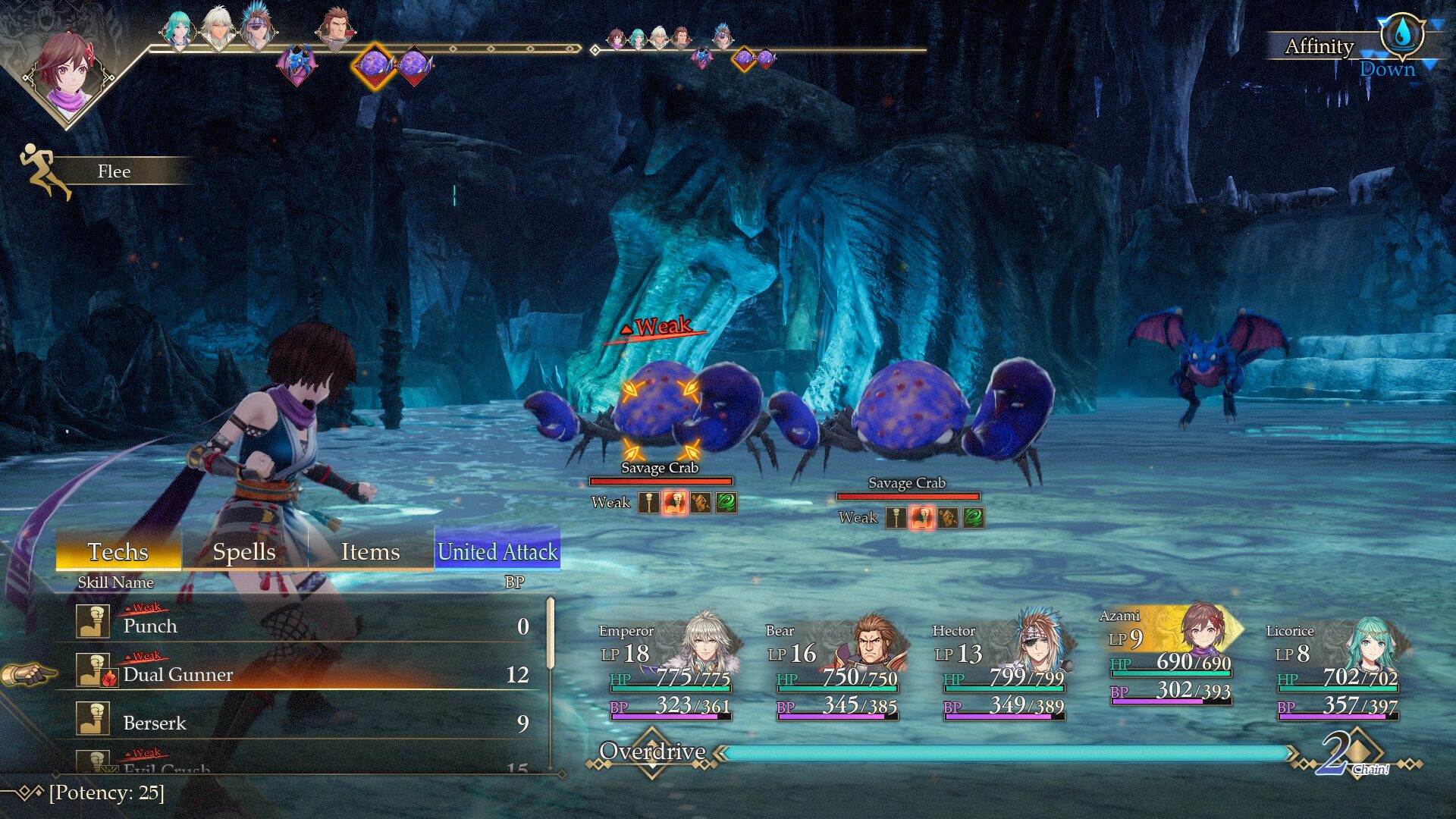Switch to the Items tab
Screen dimensions: 1456x819
(370, 551)
